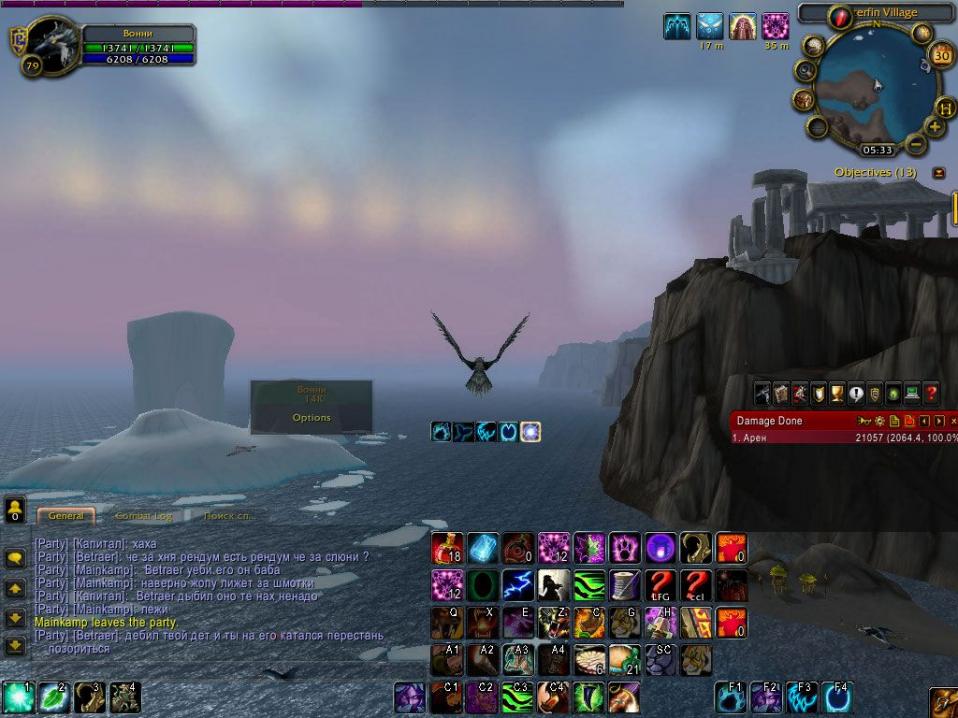Switch to the General chat tab
The height and width of the screenshot is (718, 958).
(x=66, y=516)
